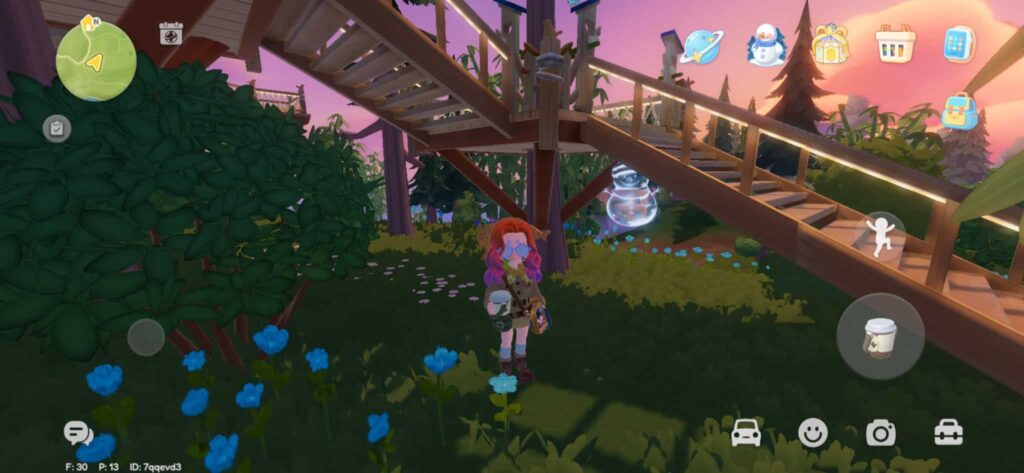Tap the jump button
The height and width of the screenshot is (473, 1024).
pyautogui.click(x=884, y=236)
